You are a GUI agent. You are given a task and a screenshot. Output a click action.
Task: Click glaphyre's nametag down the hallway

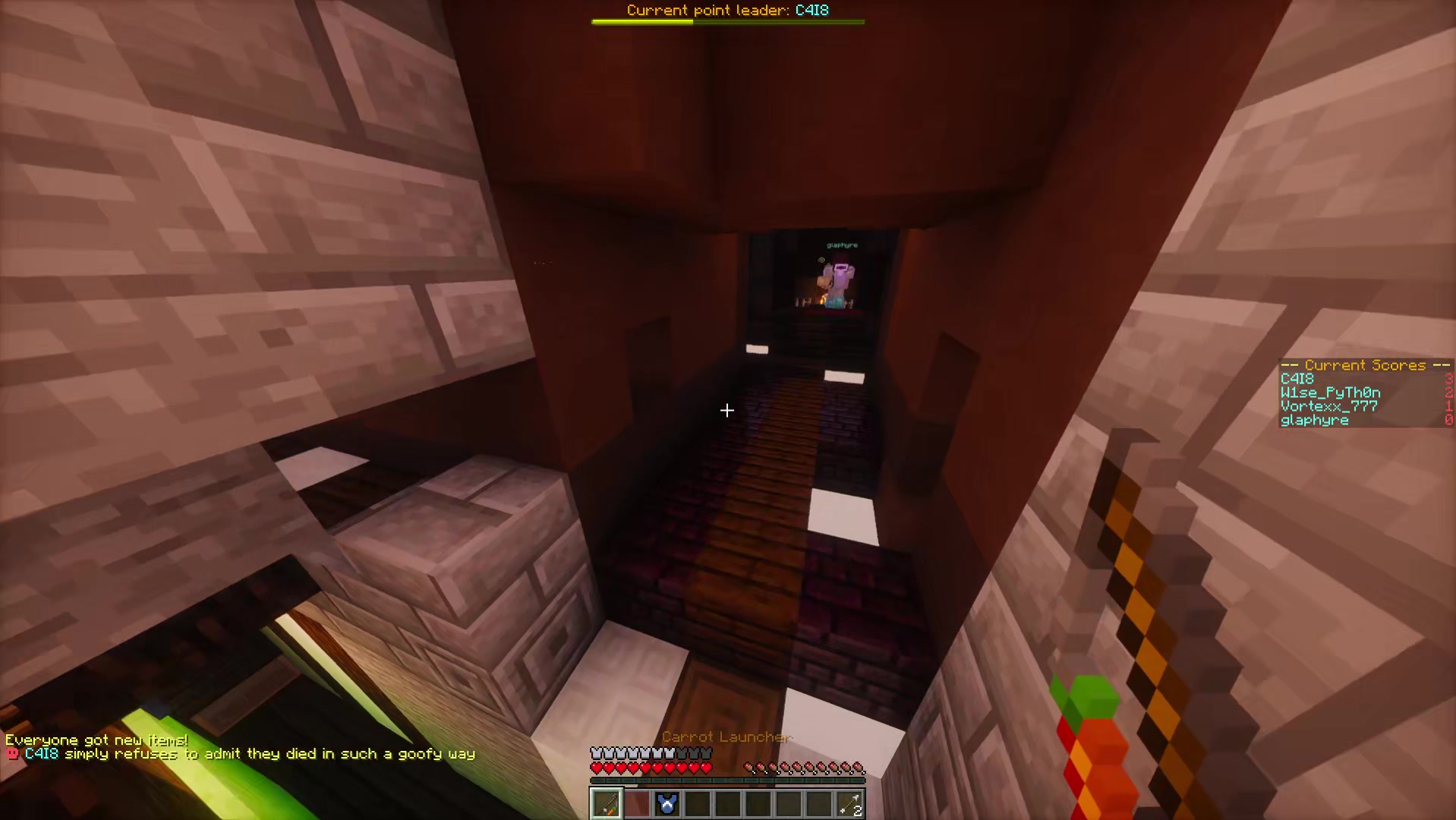(841, 244)
